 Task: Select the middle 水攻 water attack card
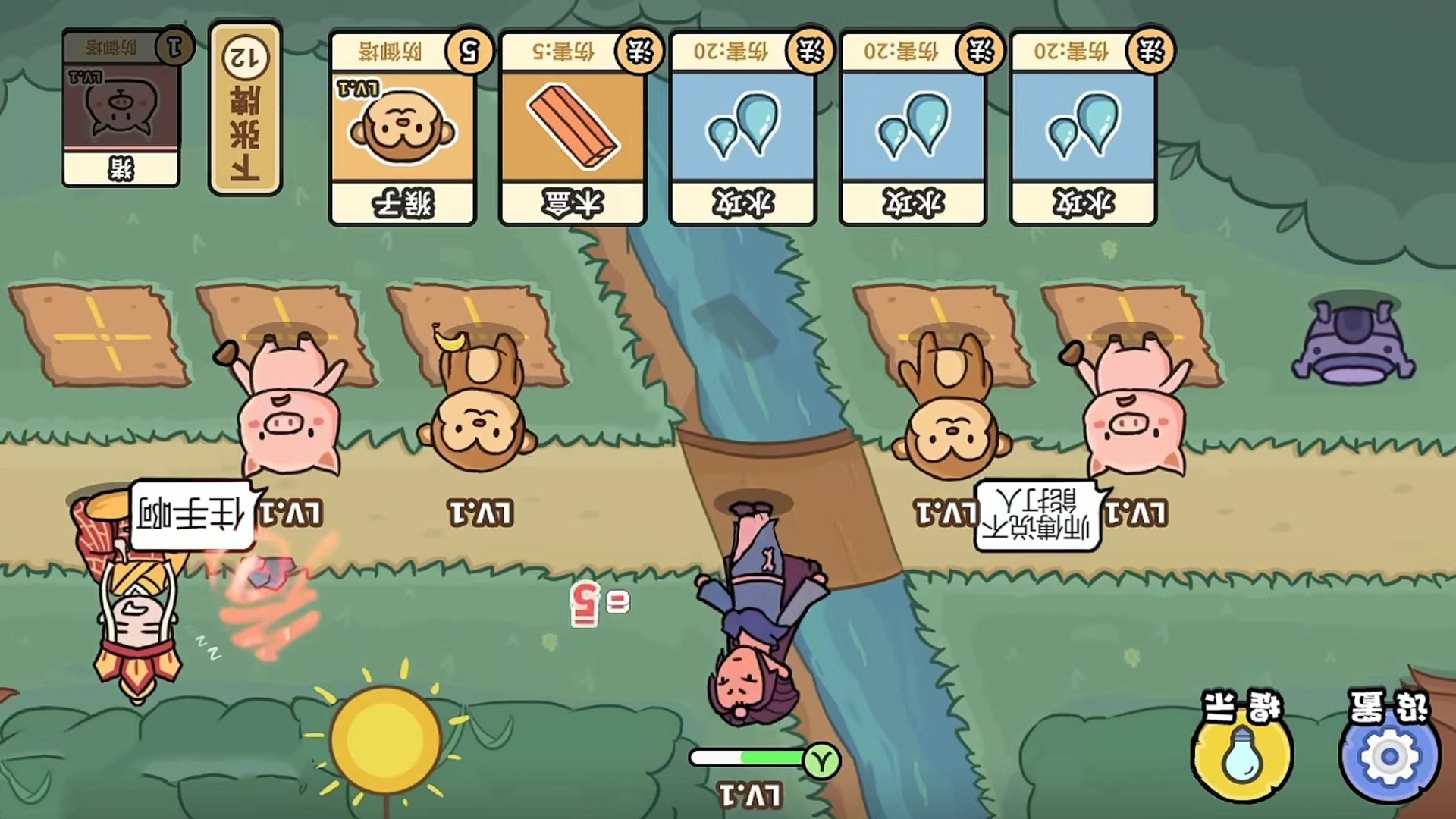(912, 125)
